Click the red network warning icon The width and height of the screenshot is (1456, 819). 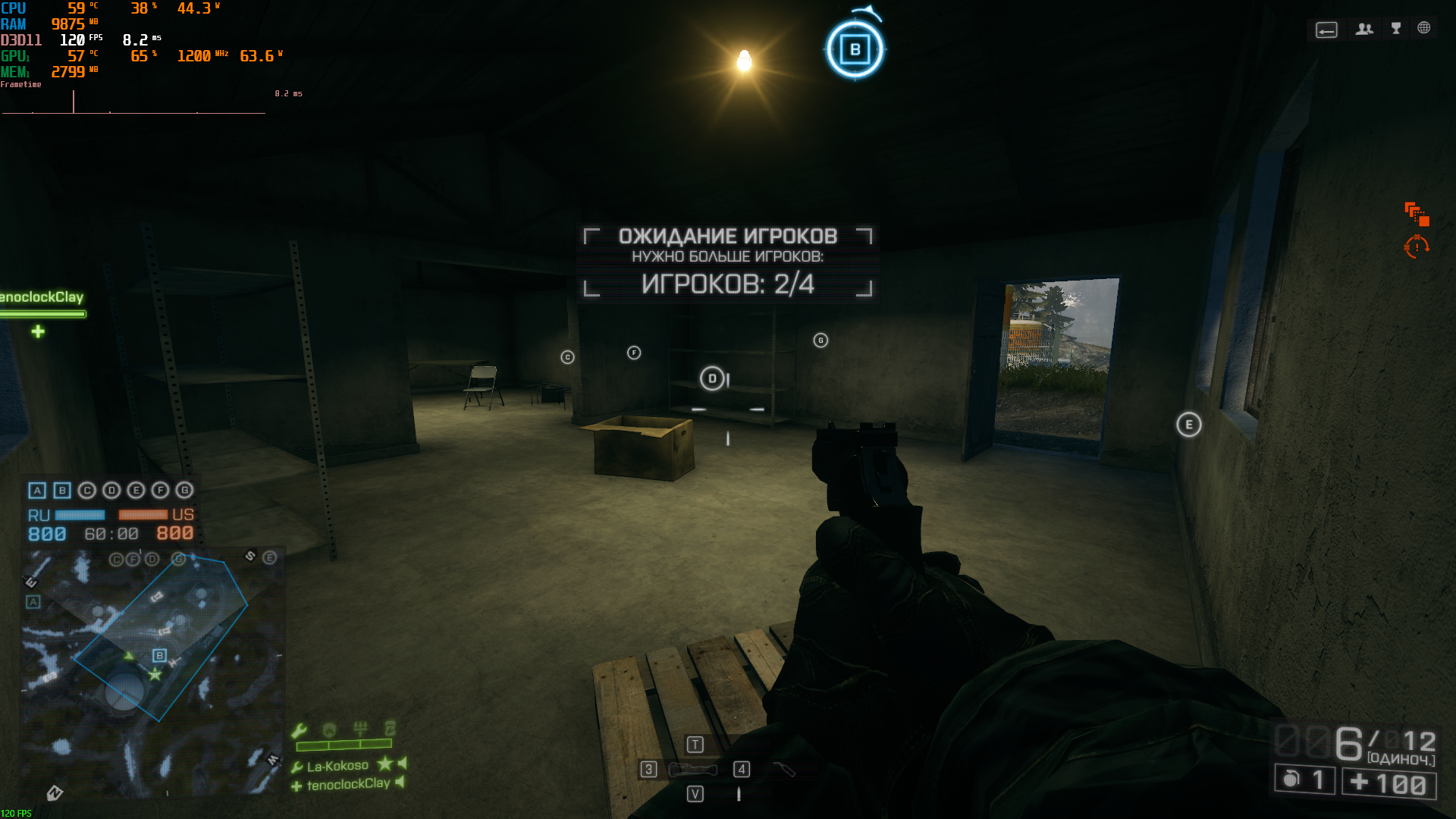coord(1417,213)
